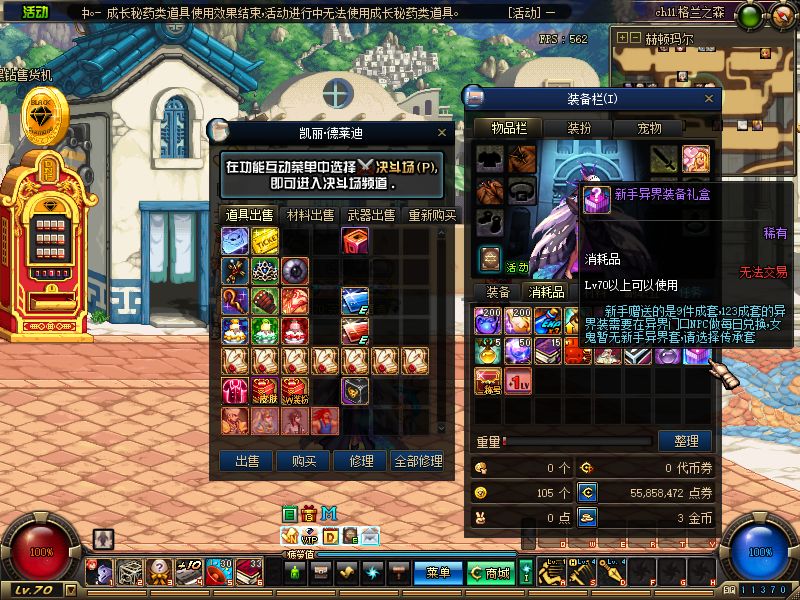Open the 菜单 menu button
Screen dimensions: 800x600
439,573
